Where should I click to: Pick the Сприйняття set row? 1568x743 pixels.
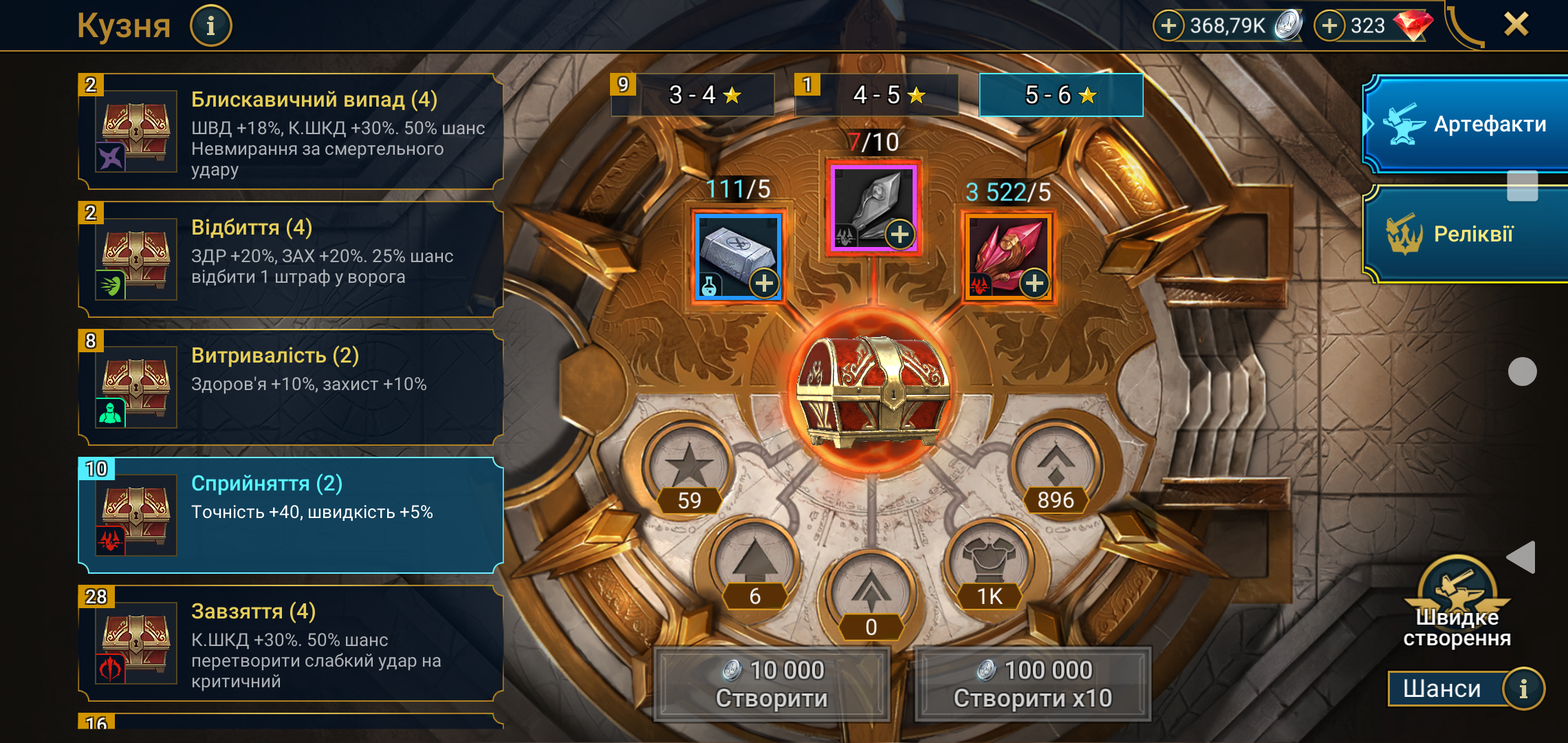coord(292,515)
